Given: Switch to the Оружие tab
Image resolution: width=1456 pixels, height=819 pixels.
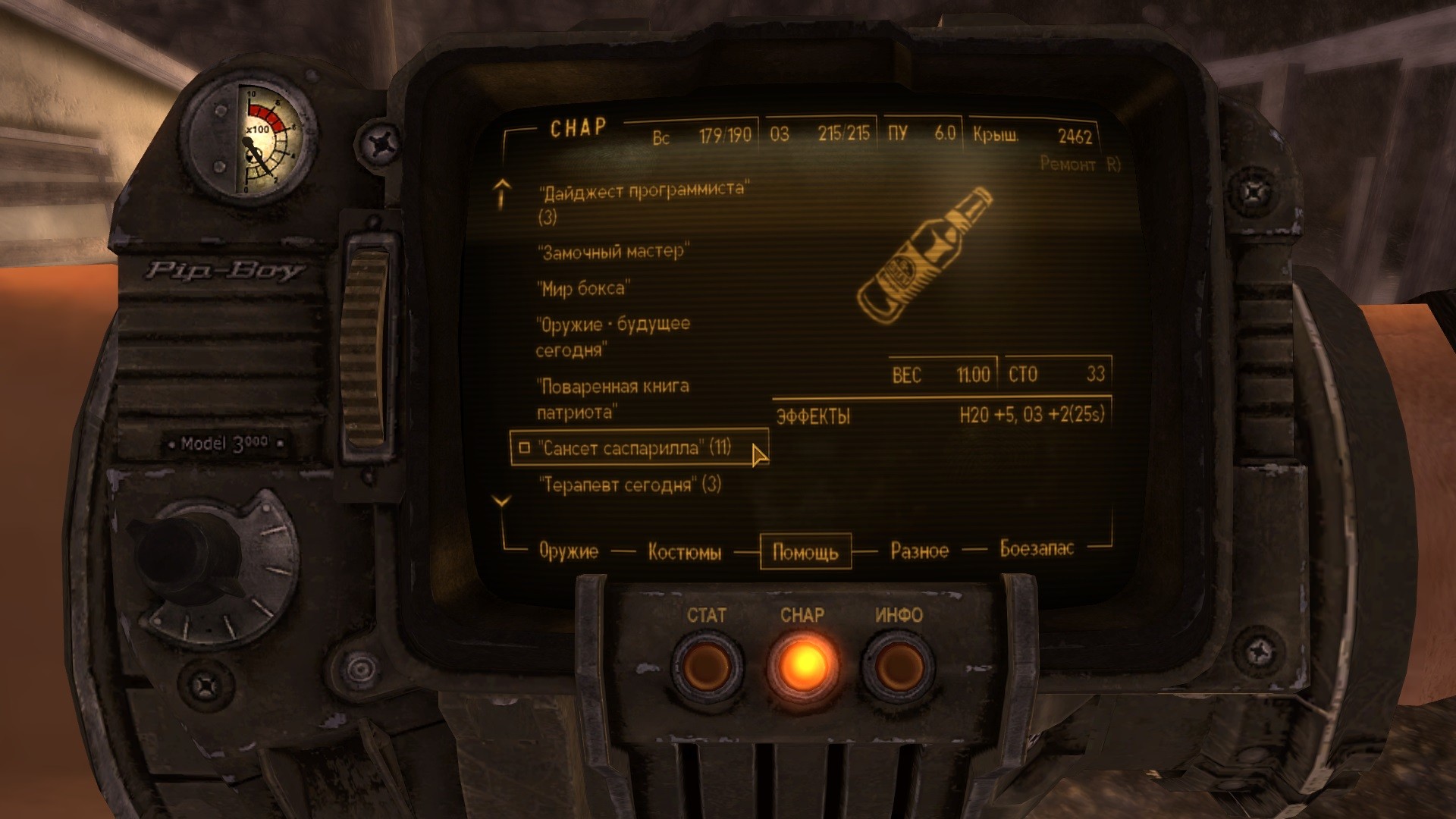Looking at the screenshot, I should 568,551.
